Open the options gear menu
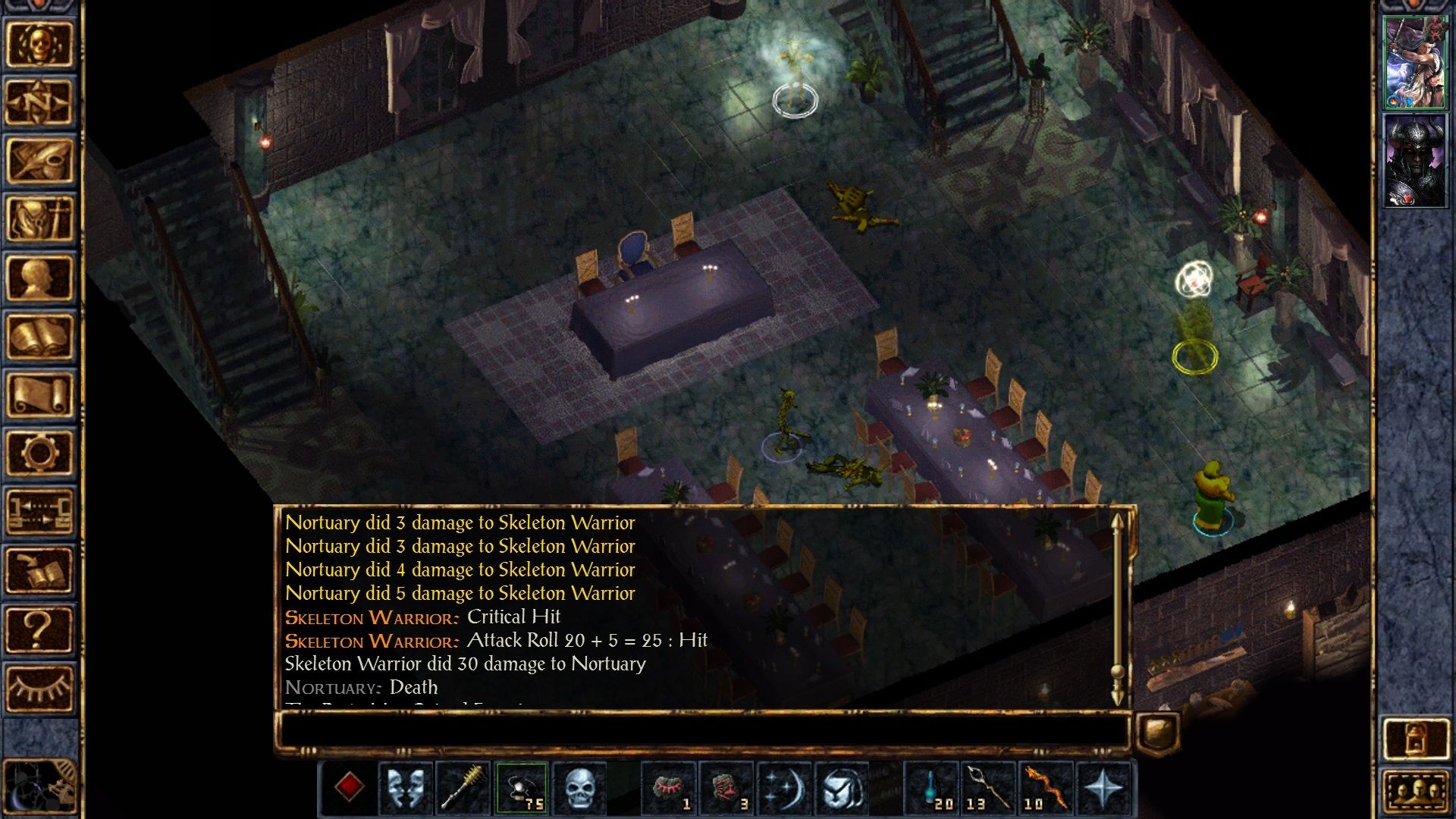Screen dimensions: 1456x819 coord(39,453)
